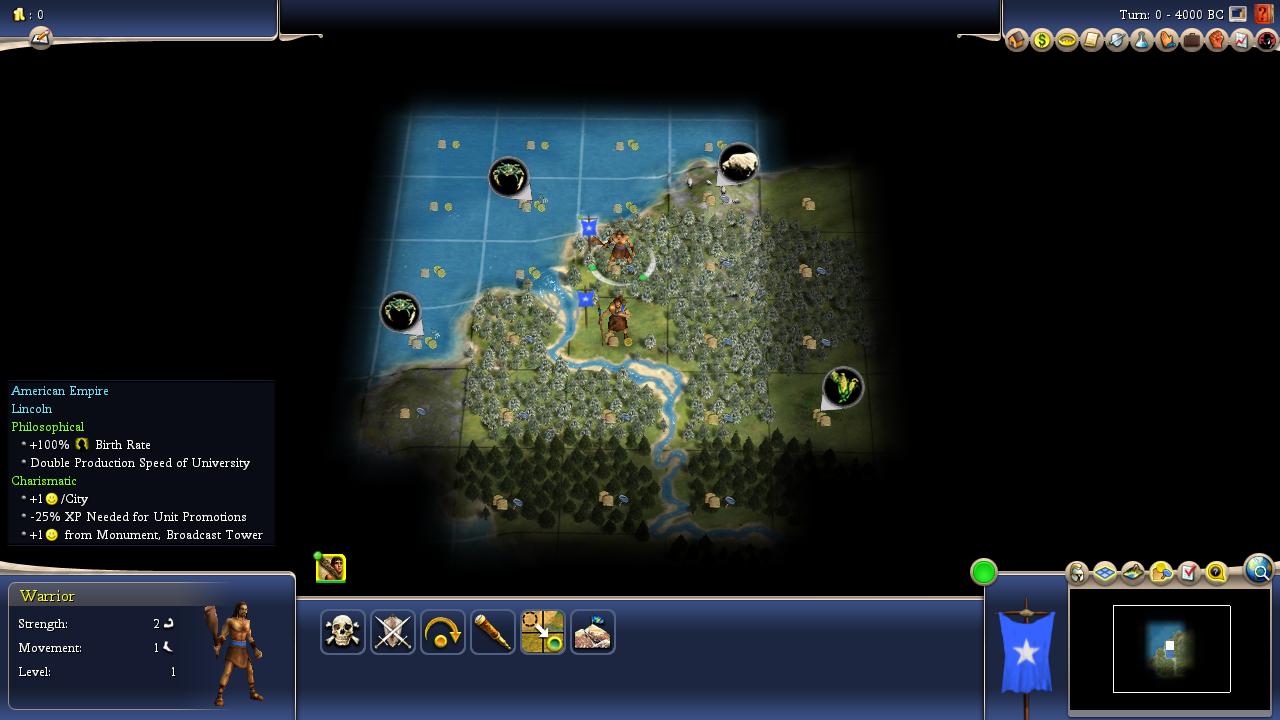Viewport: 1280px width, 720px height.
Task: Open the Technology Advisor flask icon
Action: tap(1142, 41)
